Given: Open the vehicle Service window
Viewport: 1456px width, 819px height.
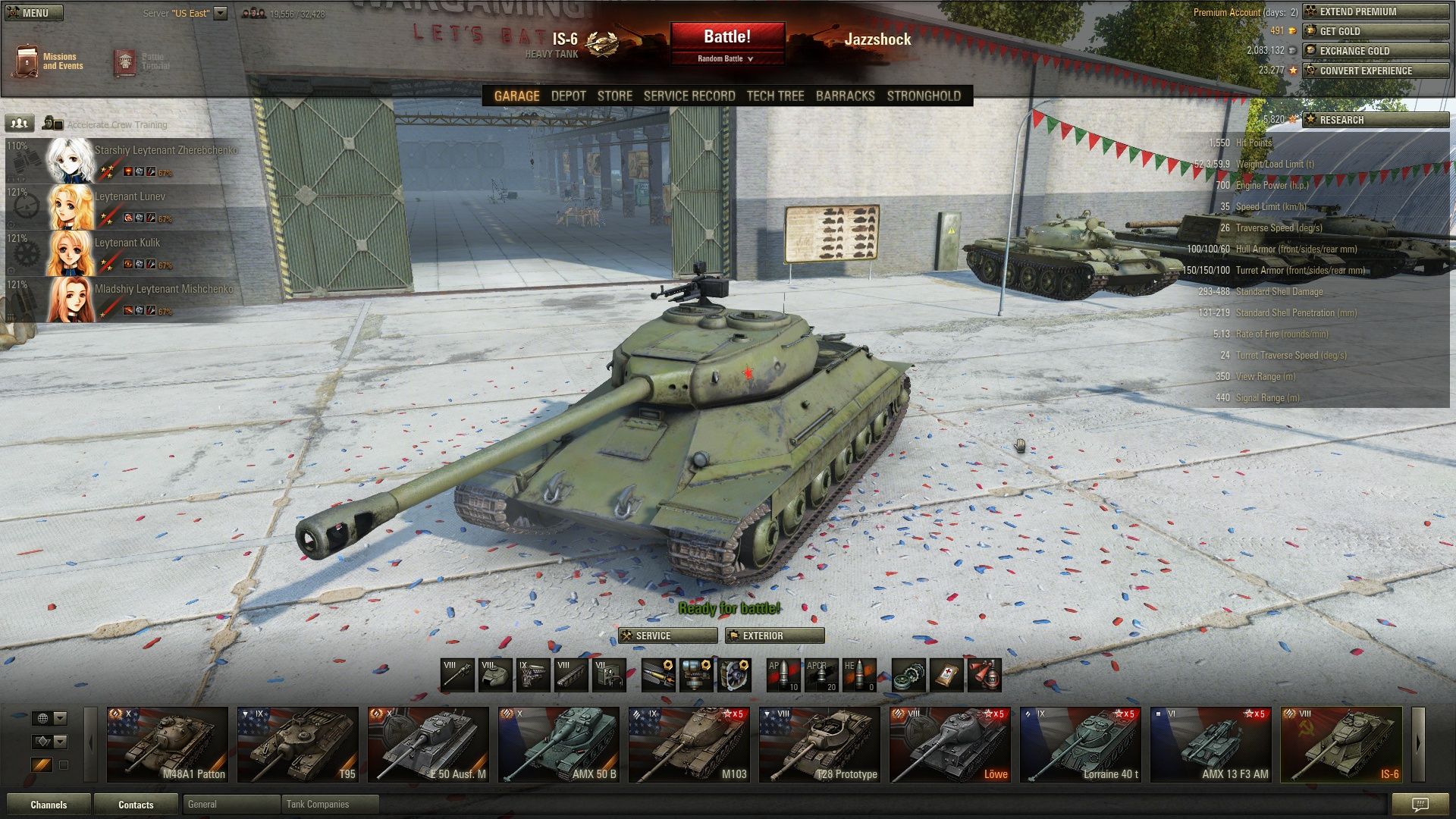Looking at the screenshot, I should click(667, 635).
